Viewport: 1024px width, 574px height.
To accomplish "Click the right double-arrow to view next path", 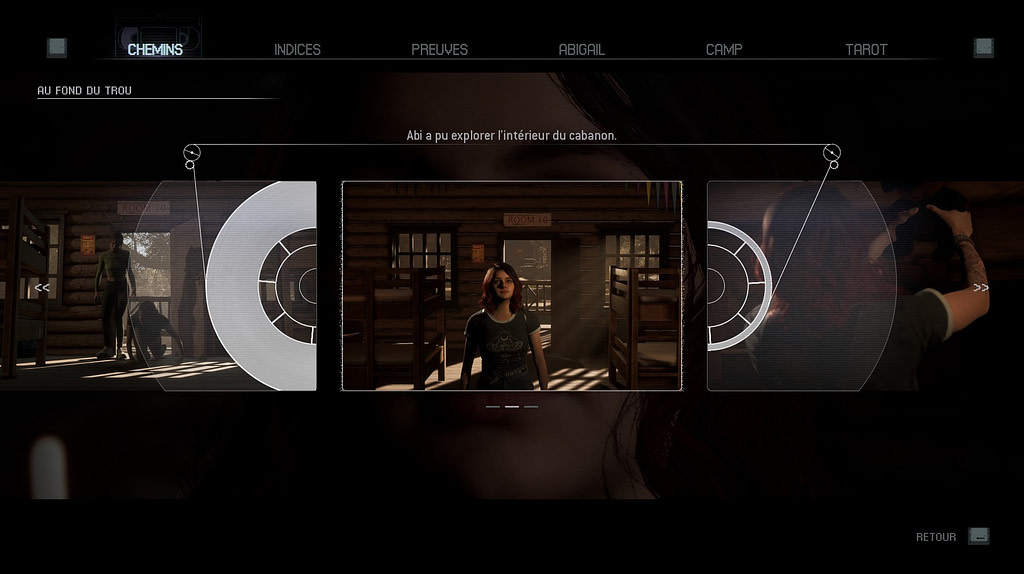I will point(981,288).
